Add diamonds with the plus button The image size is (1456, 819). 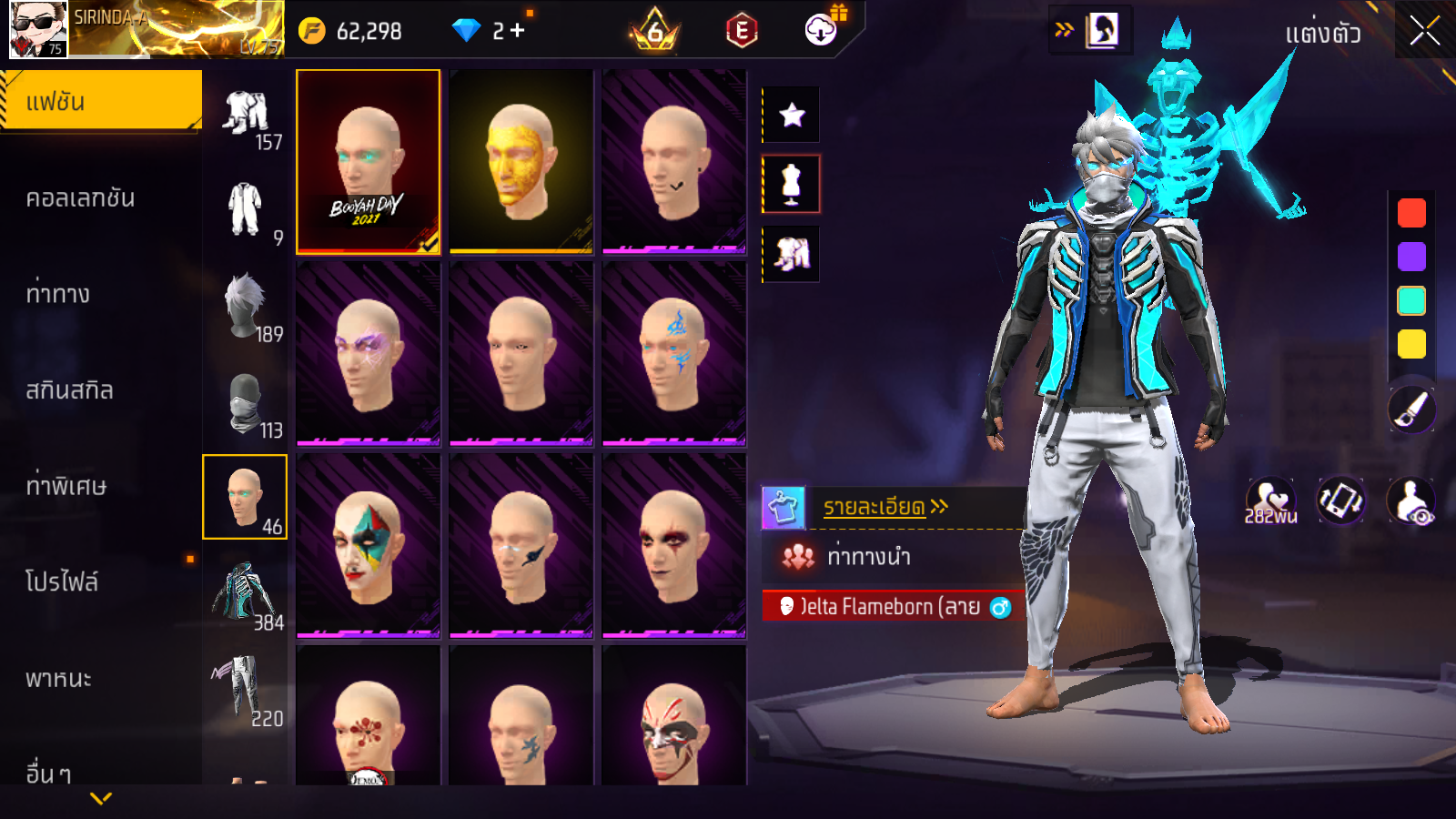click(518, 31)
